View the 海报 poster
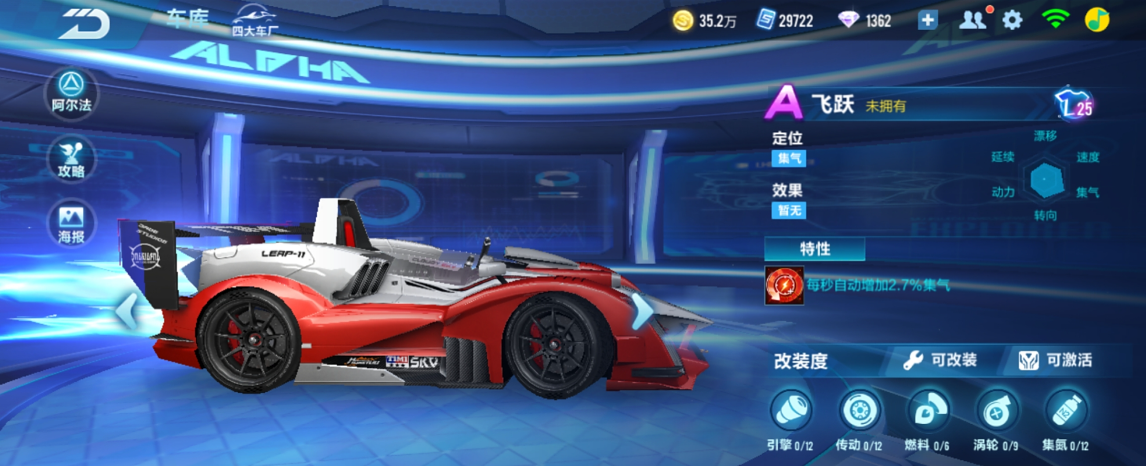This screenshot has width=1146, height=466. (71, 224)
